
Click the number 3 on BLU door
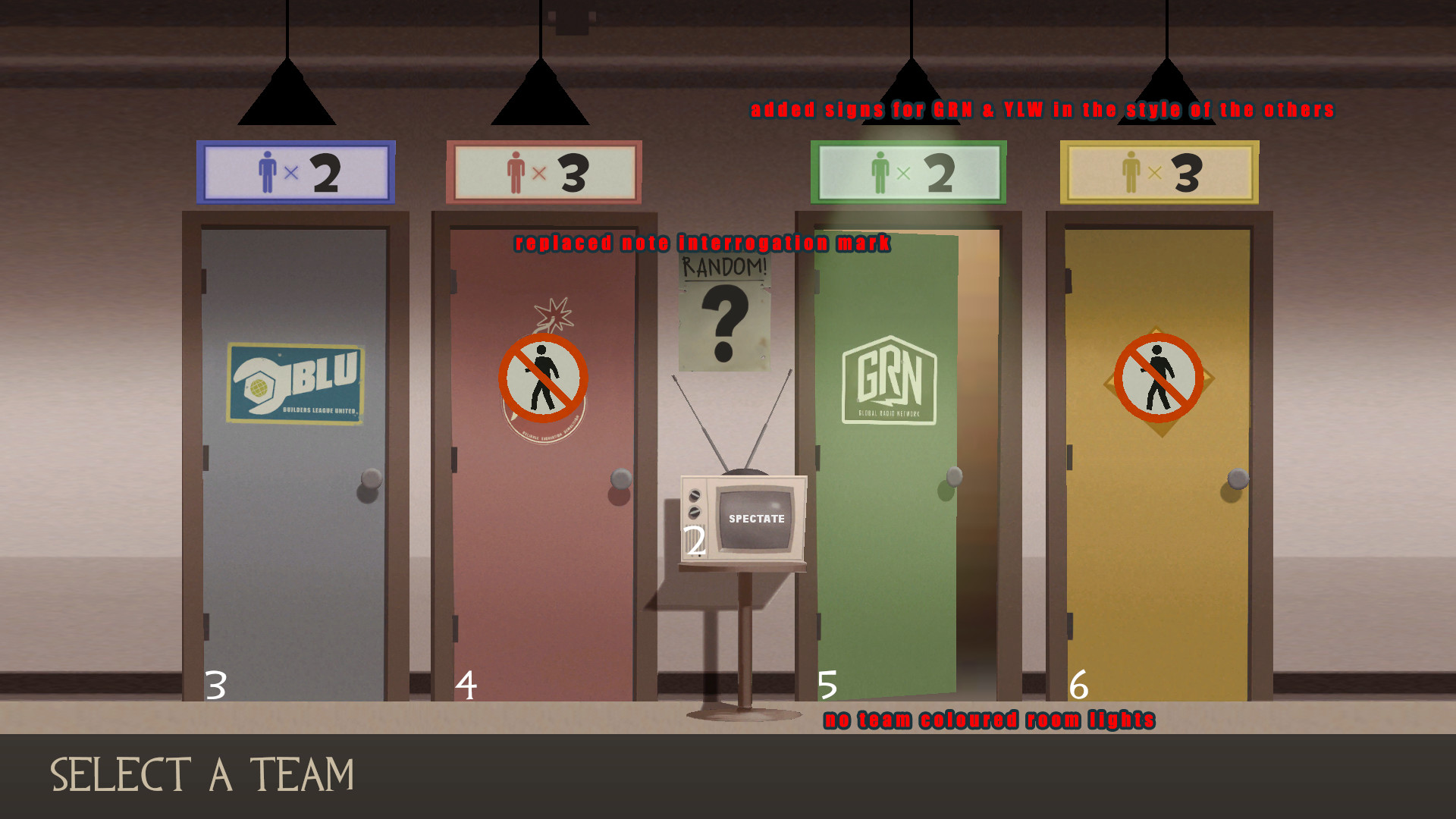(217, 686)
